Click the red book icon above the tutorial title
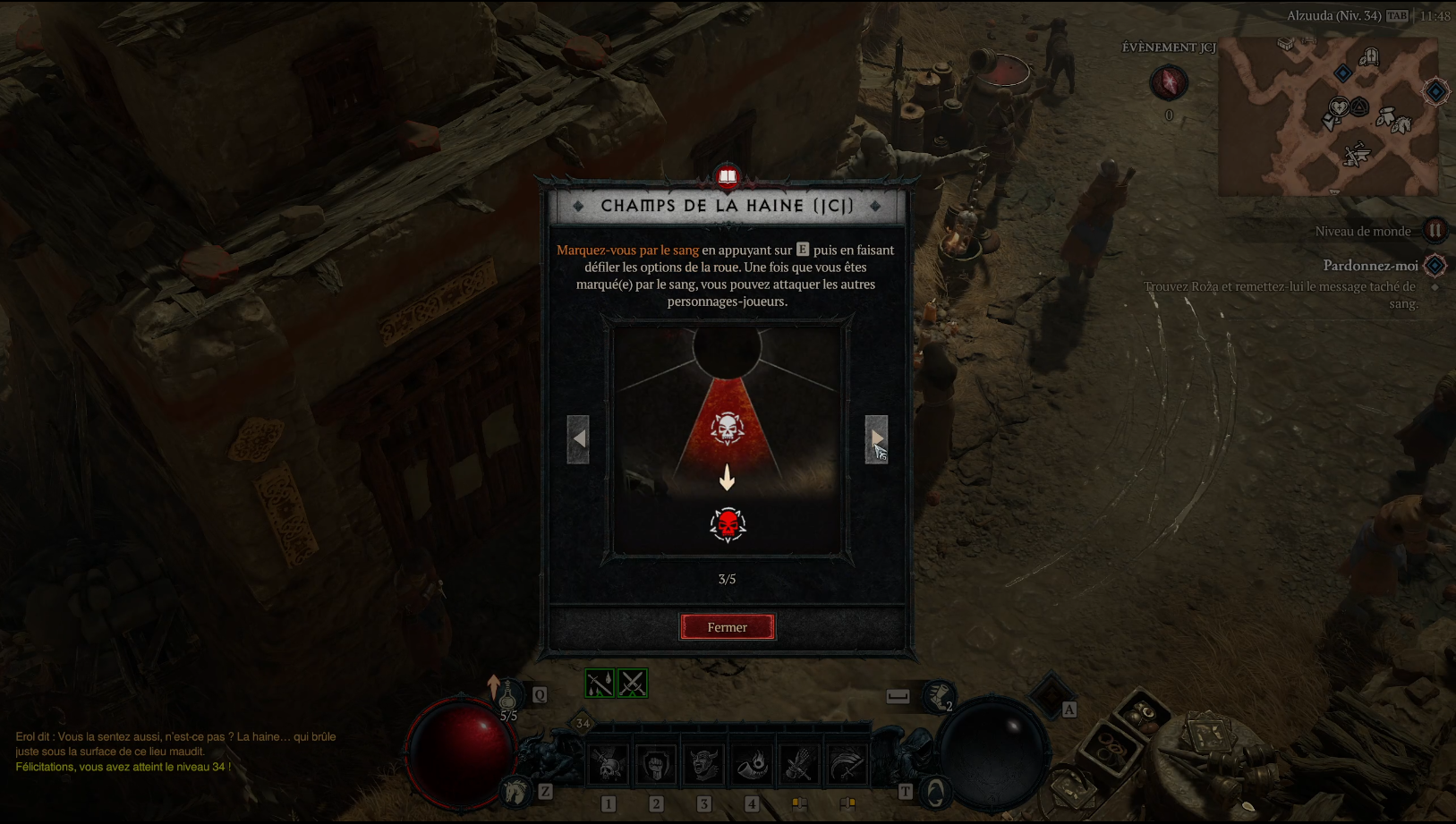 pos(728,176)
